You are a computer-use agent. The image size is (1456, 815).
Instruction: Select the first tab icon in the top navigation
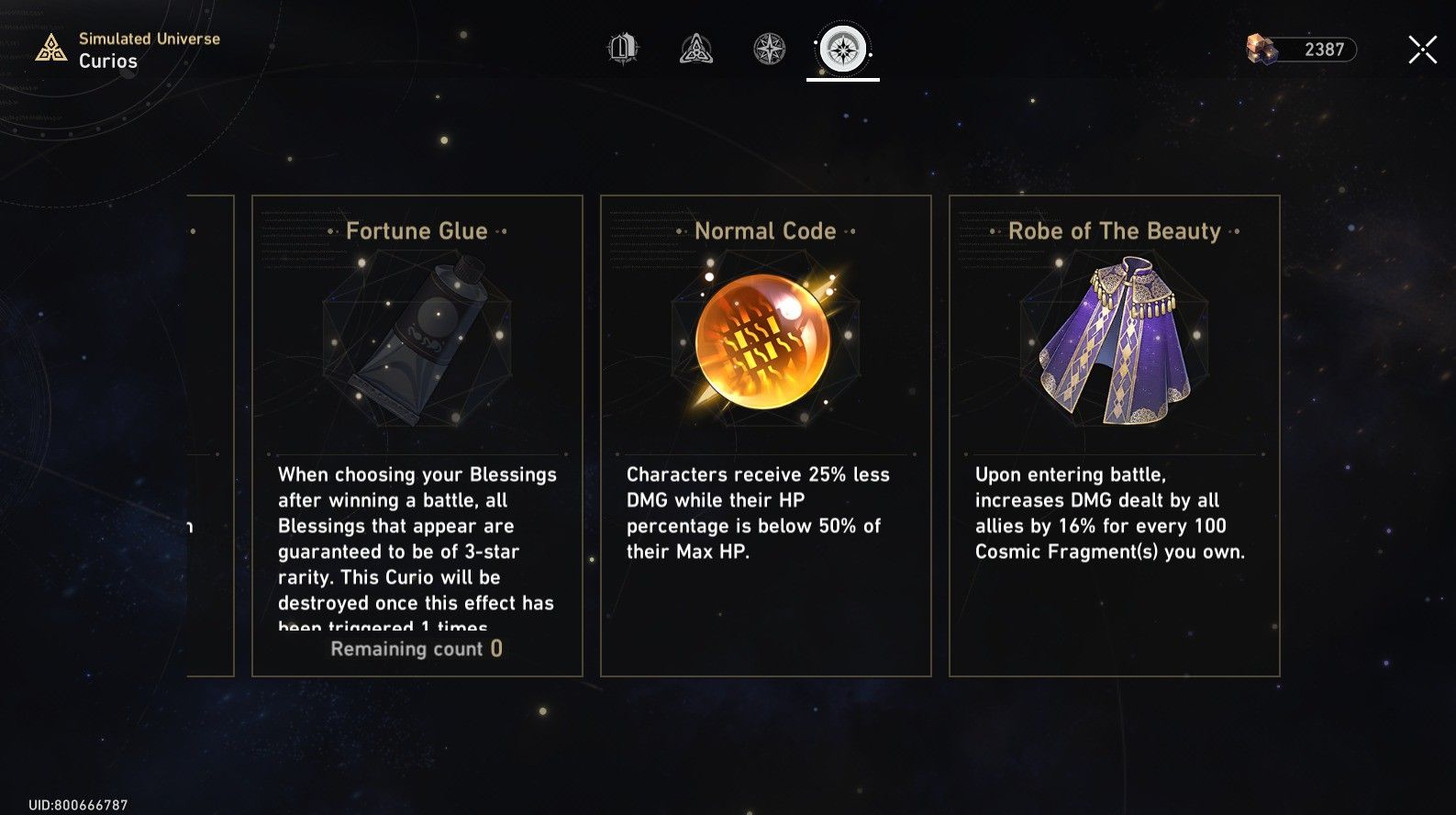click(622, 49)
